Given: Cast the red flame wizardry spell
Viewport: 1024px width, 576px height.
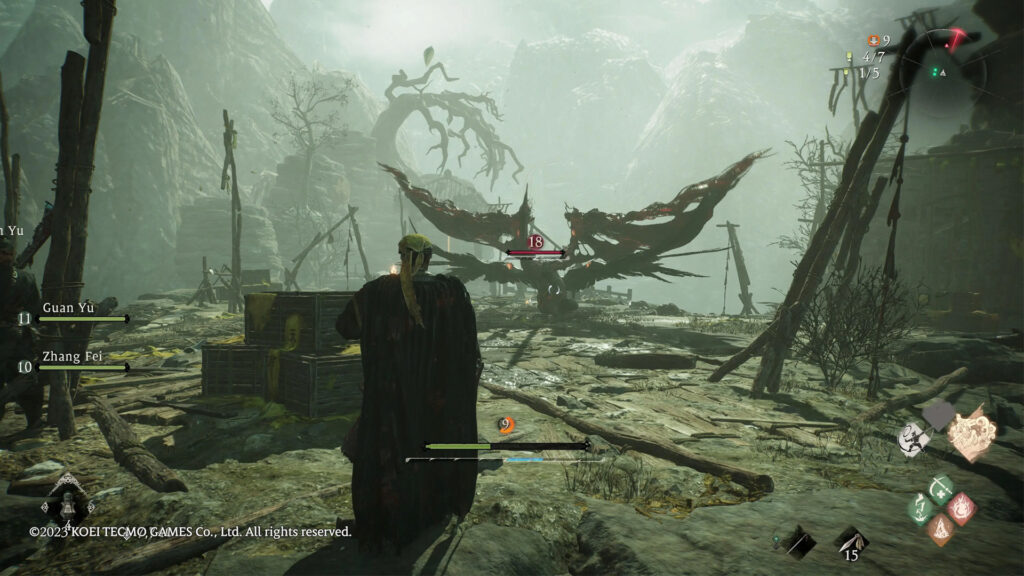Looking at the screenshot, I should pyautogui.click(x=961, y=507).
